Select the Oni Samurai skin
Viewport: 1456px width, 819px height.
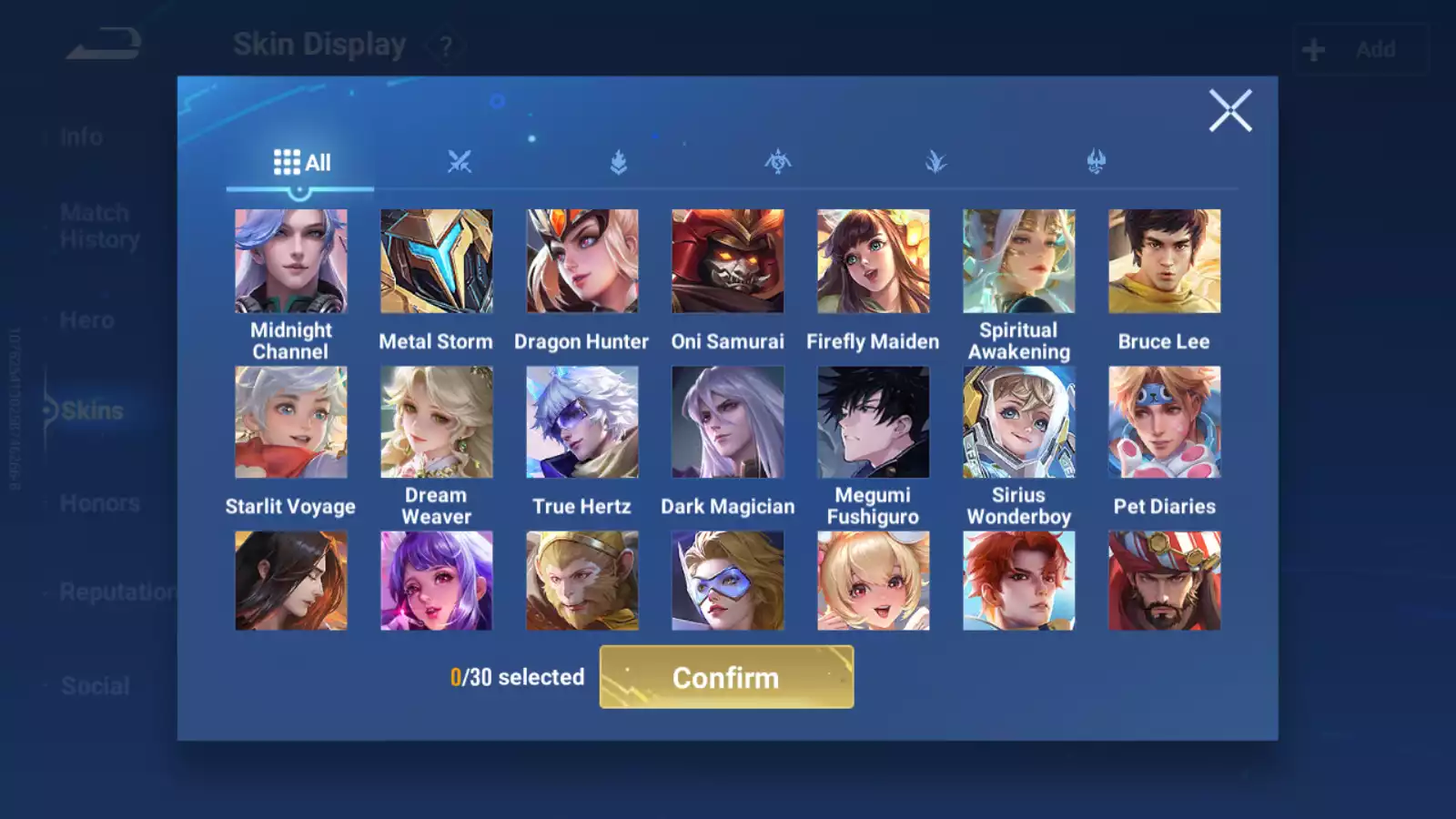coord(728,261)
